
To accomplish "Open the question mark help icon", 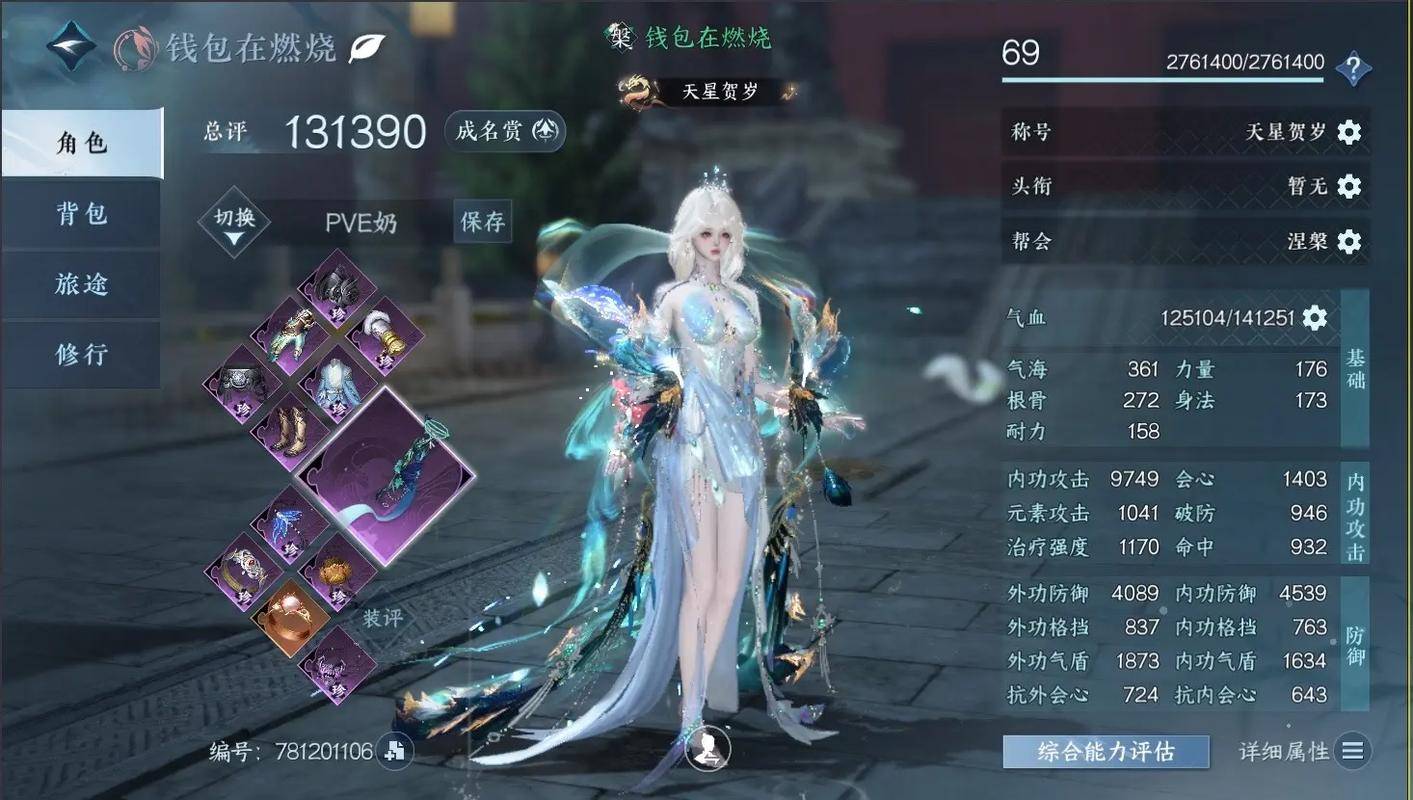I will click(1353, 68).
